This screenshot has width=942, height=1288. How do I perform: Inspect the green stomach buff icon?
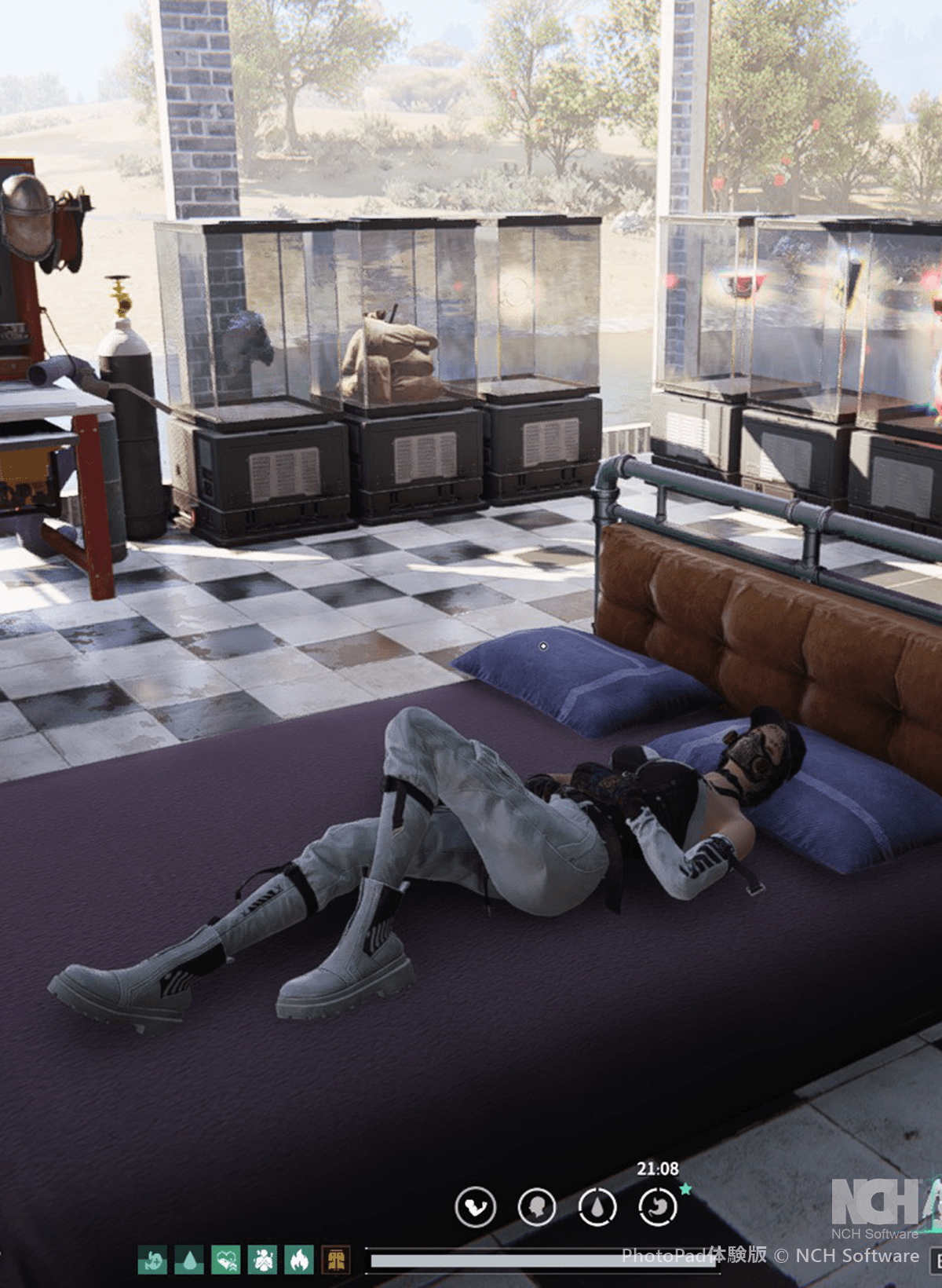152,1260
